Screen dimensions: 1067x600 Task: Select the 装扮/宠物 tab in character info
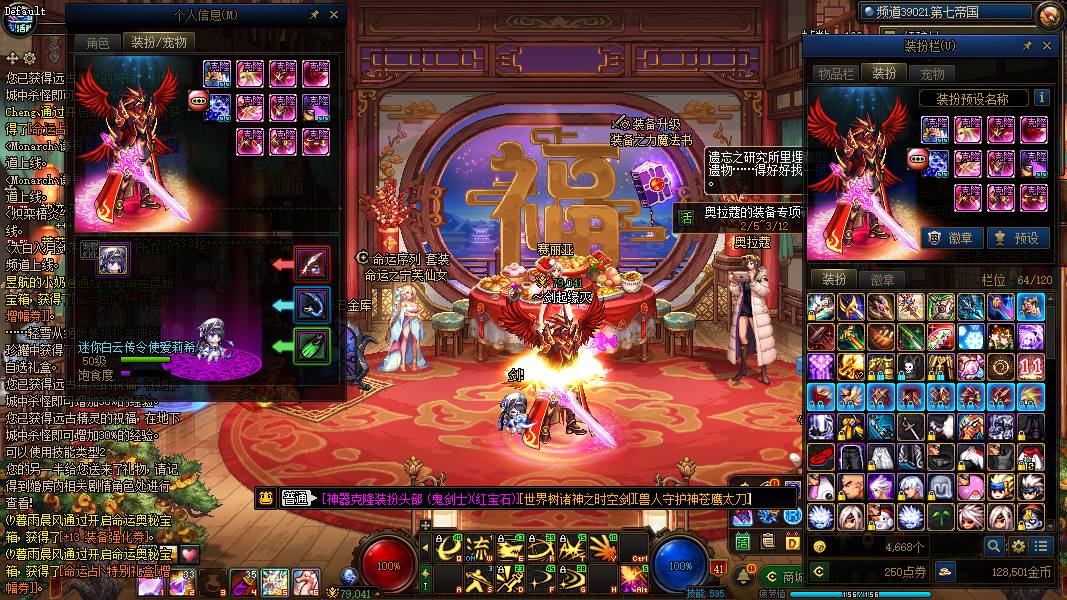(158, 42)
